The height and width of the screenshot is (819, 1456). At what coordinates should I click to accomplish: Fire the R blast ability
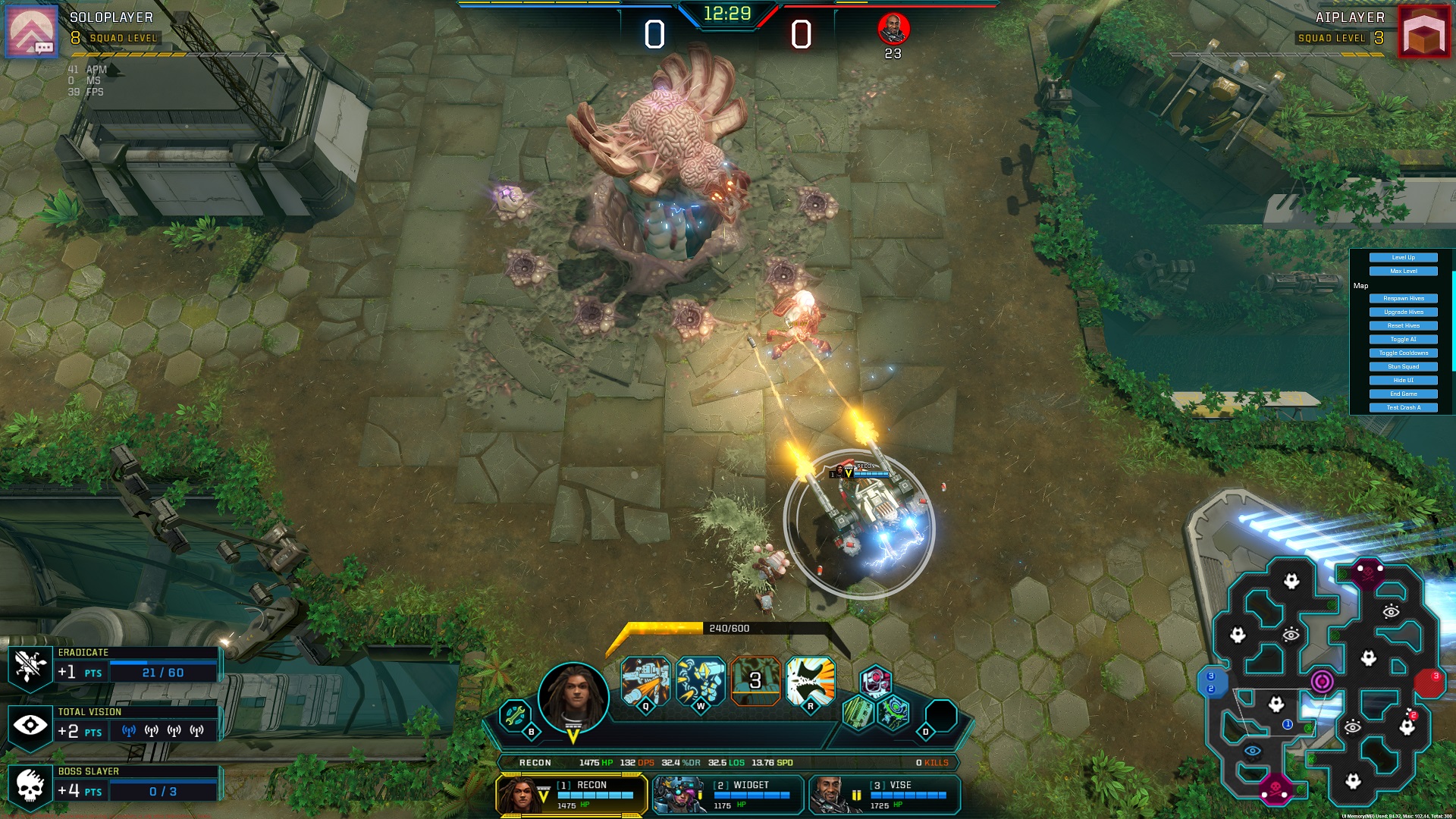[810, 681]
